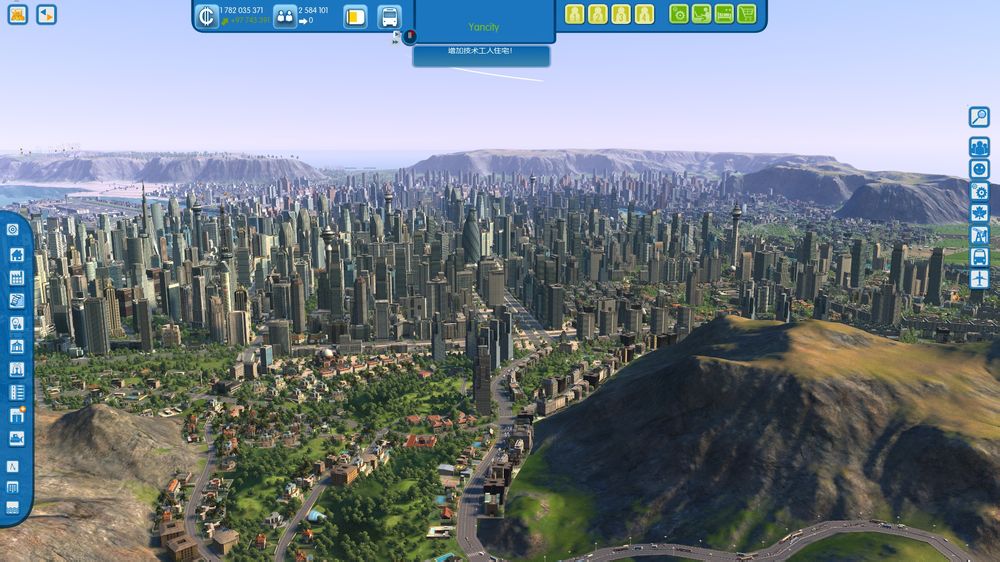Show the population group overlay

[979, 147]
